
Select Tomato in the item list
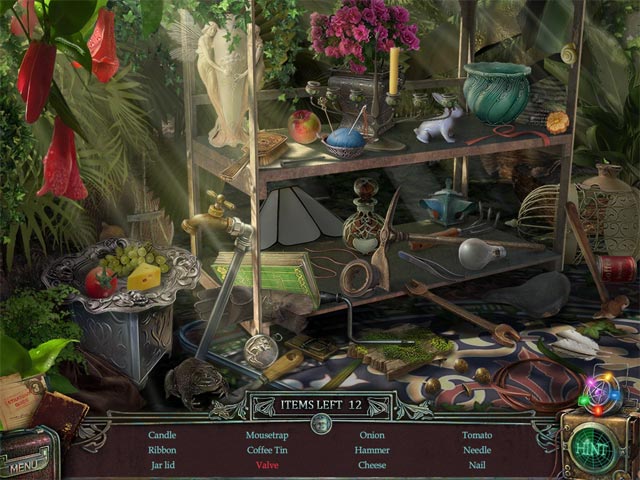(477, 435)
